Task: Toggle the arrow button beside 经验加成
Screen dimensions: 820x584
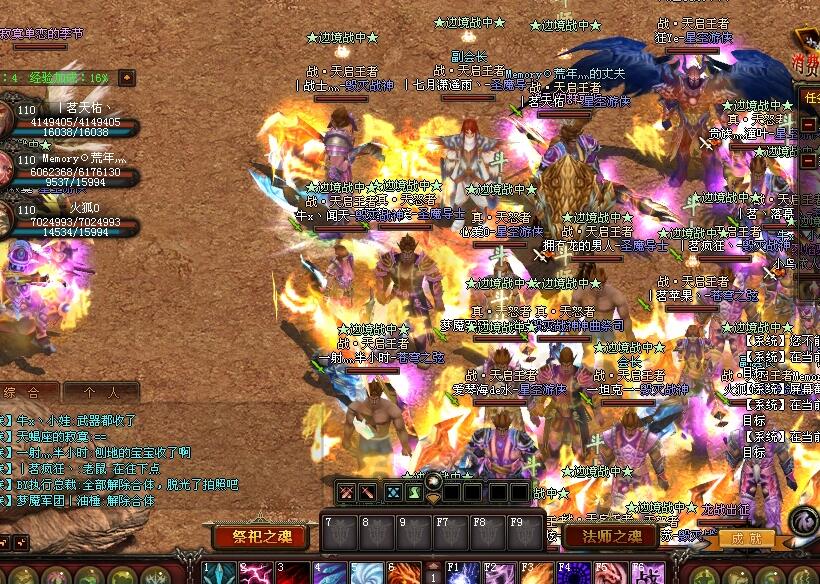Action: pyautogui.click(x=127, y=77)
